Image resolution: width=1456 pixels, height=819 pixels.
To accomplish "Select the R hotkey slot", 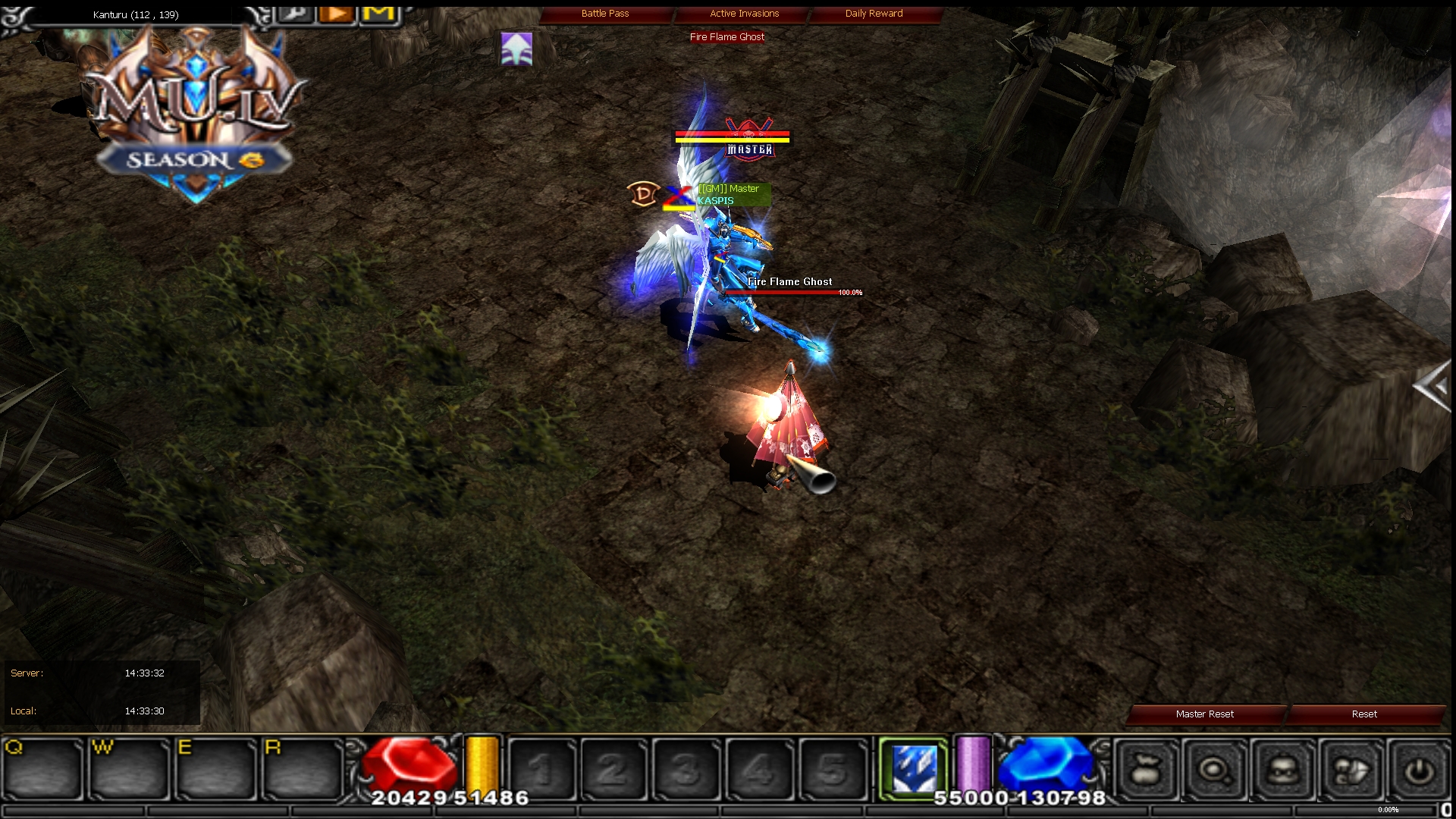I will (303, 769).
